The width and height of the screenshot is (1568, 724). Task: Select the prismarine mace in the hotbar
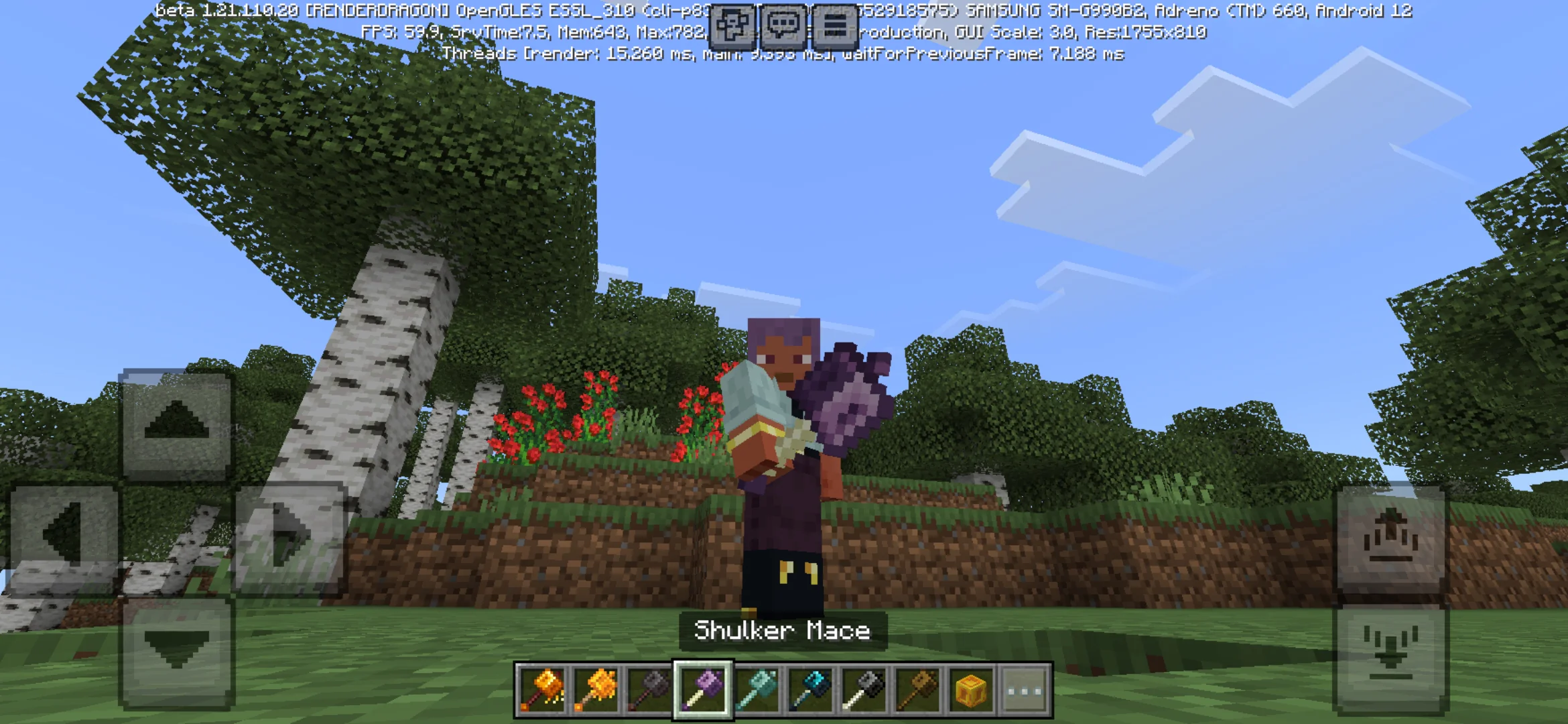tap(758, 689)
